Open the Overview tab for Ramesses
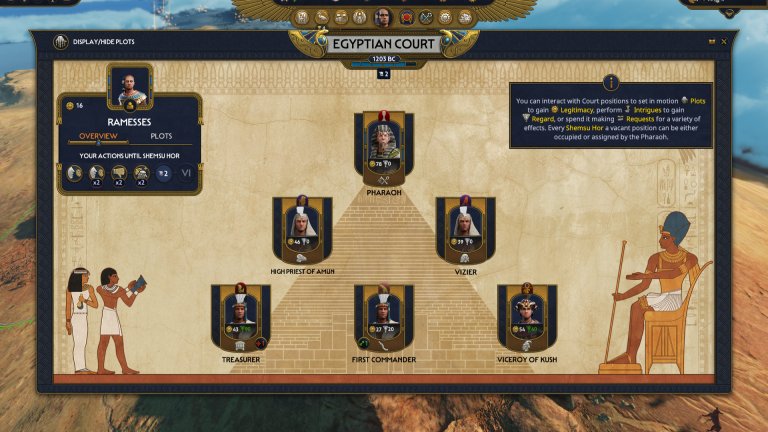This screenshot has width=768, height=432. [98, 136]
